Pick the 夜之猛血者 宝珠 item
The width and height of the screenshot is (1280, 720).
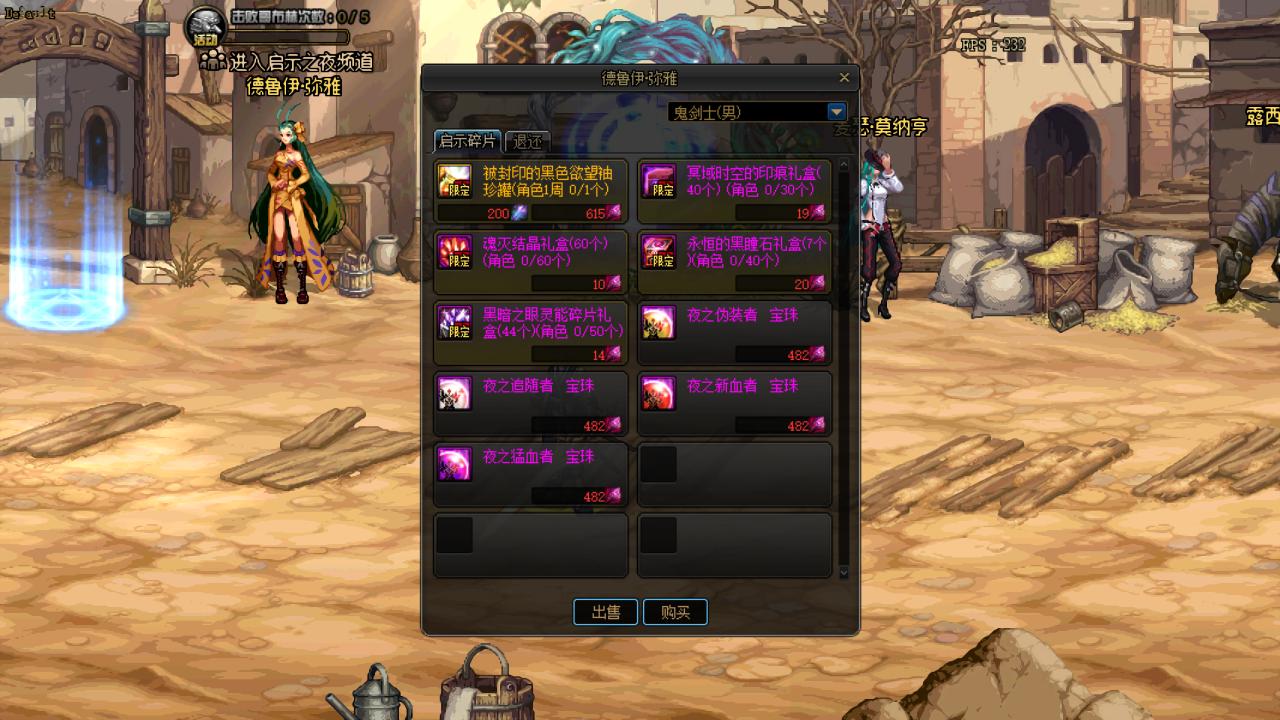coord(531,475)
